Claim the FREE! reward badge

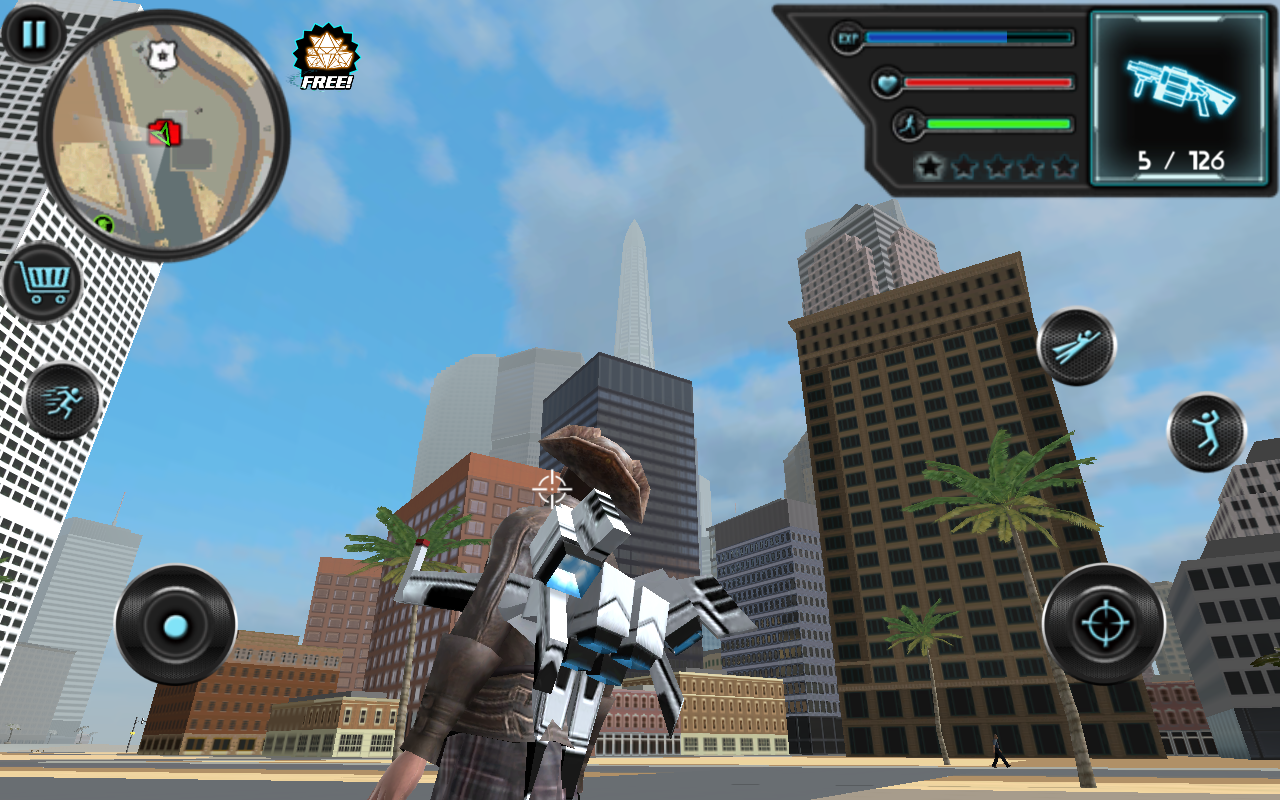click(x=323, y=55)
